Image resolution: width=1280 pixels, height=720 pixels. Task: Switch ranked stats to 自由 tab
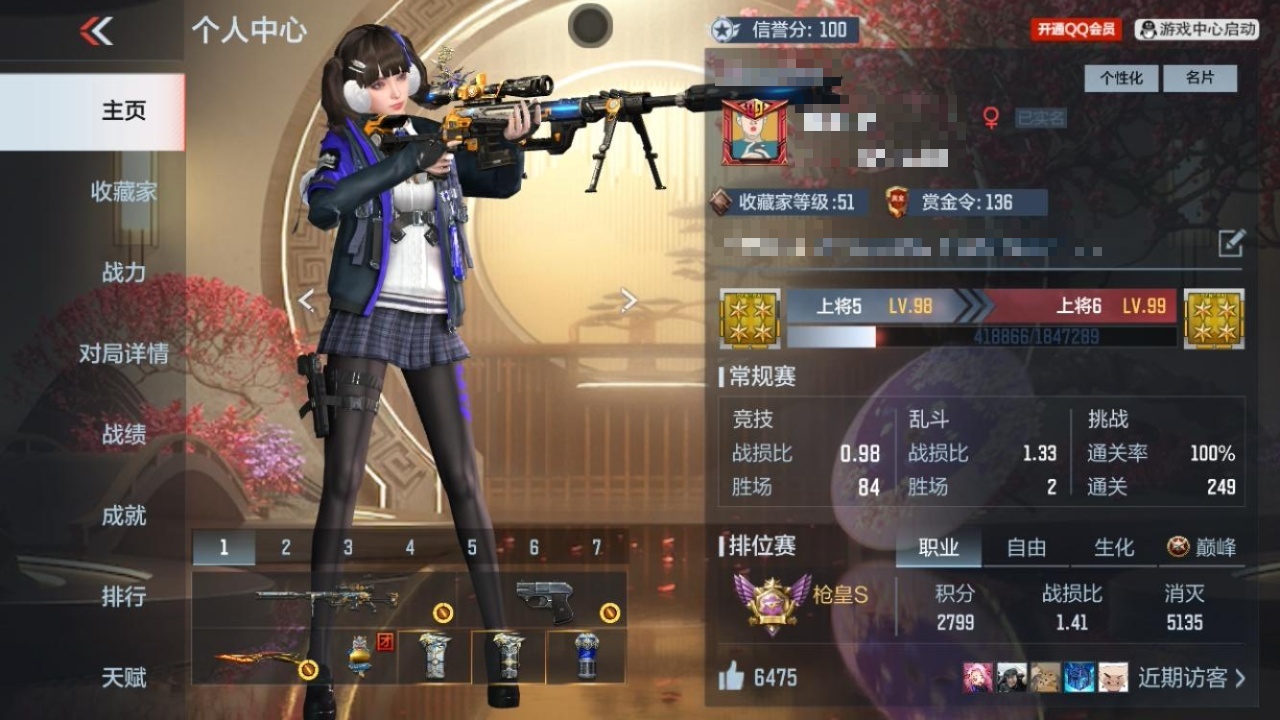tap(1026, 547)
